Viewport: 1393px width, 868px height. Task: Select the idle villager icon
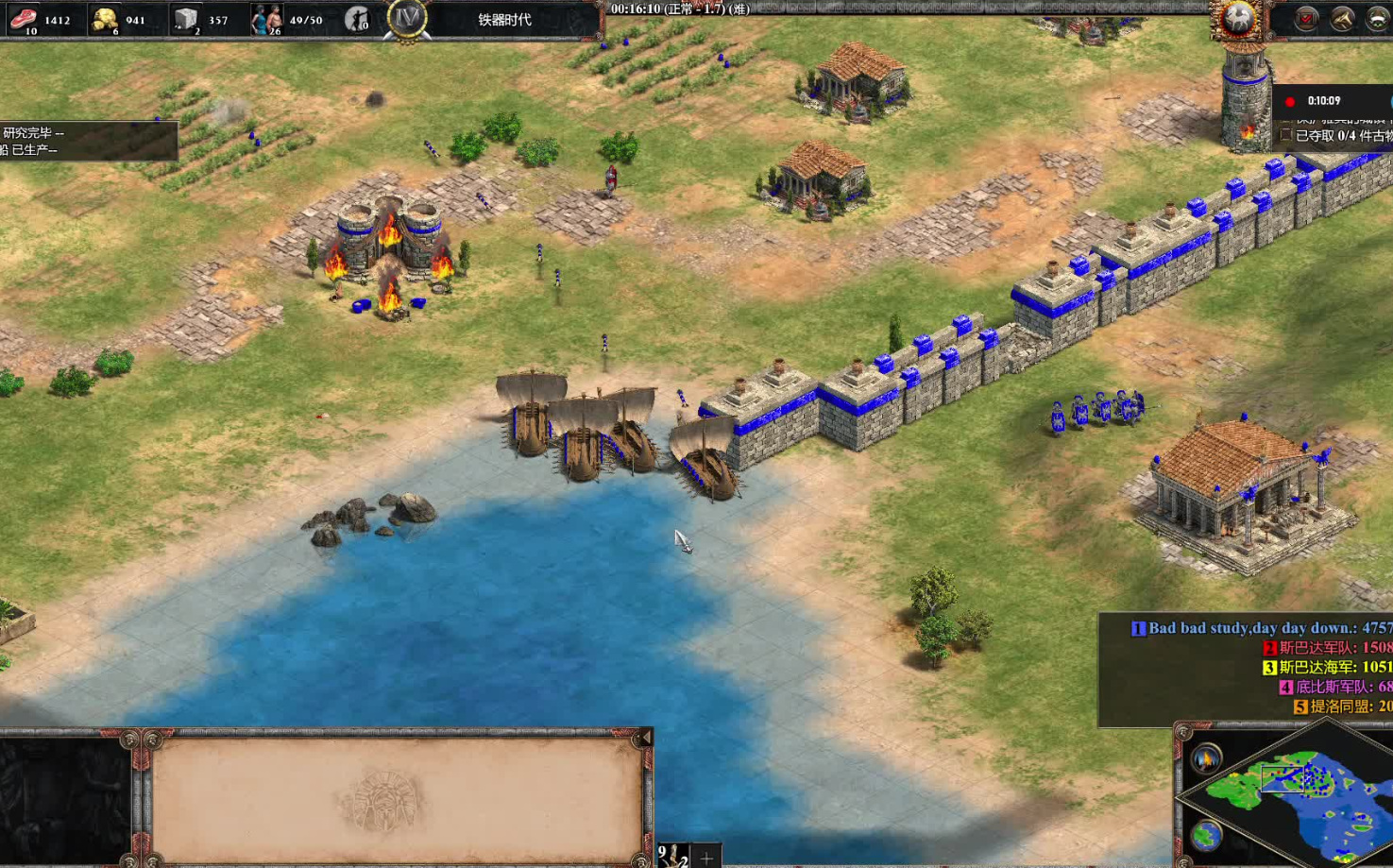pos(356,18)
